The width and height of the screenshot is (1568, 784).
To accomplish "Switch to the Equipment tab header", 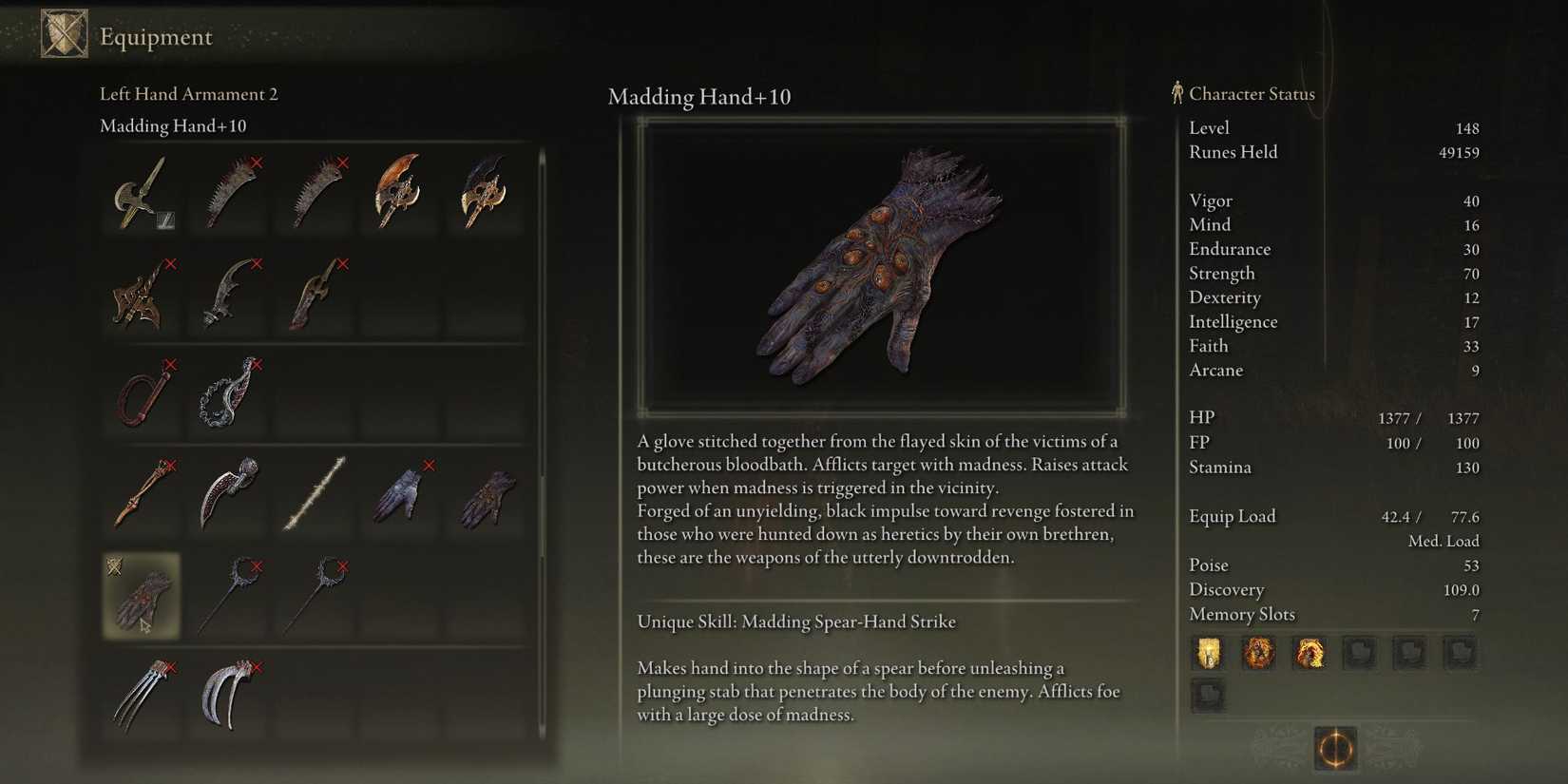I will coord(152,37).
